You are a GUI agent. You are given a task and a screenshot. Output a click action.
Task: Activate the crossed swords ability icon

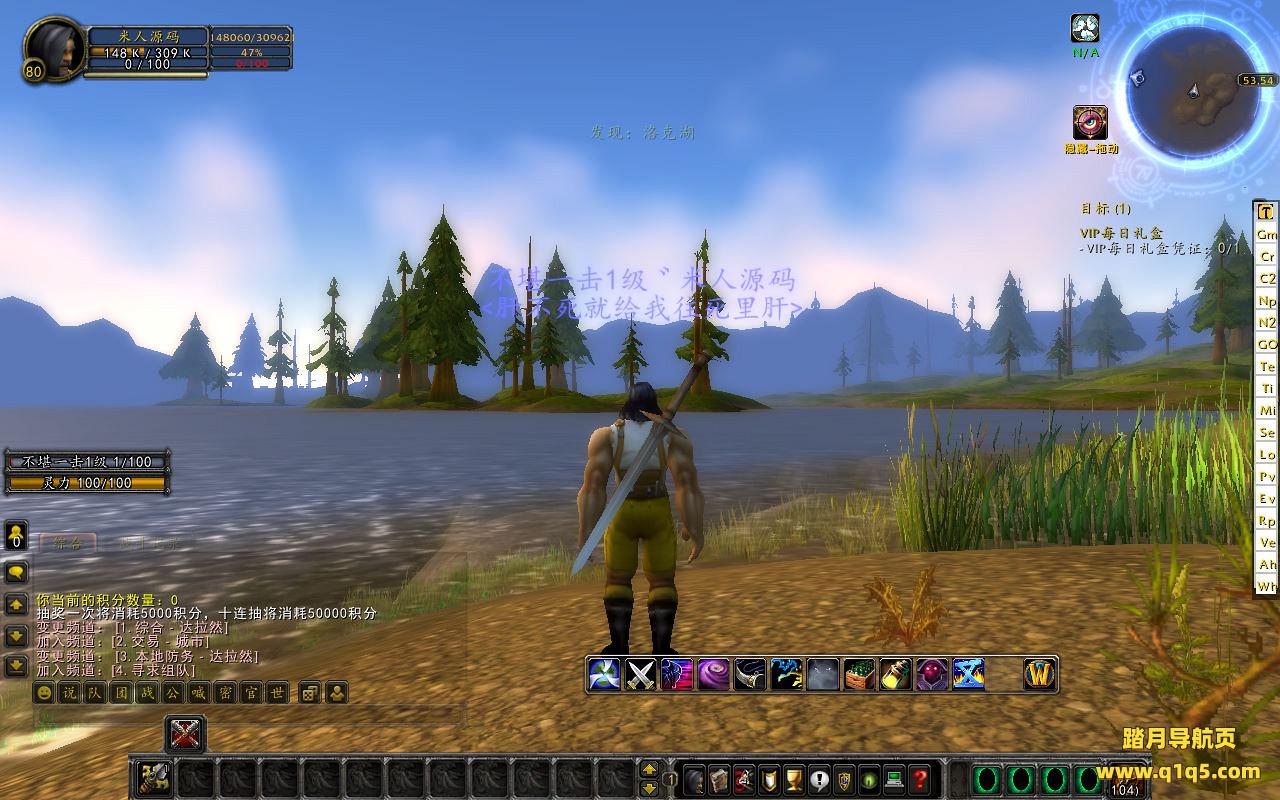click(x=640, y=675)
